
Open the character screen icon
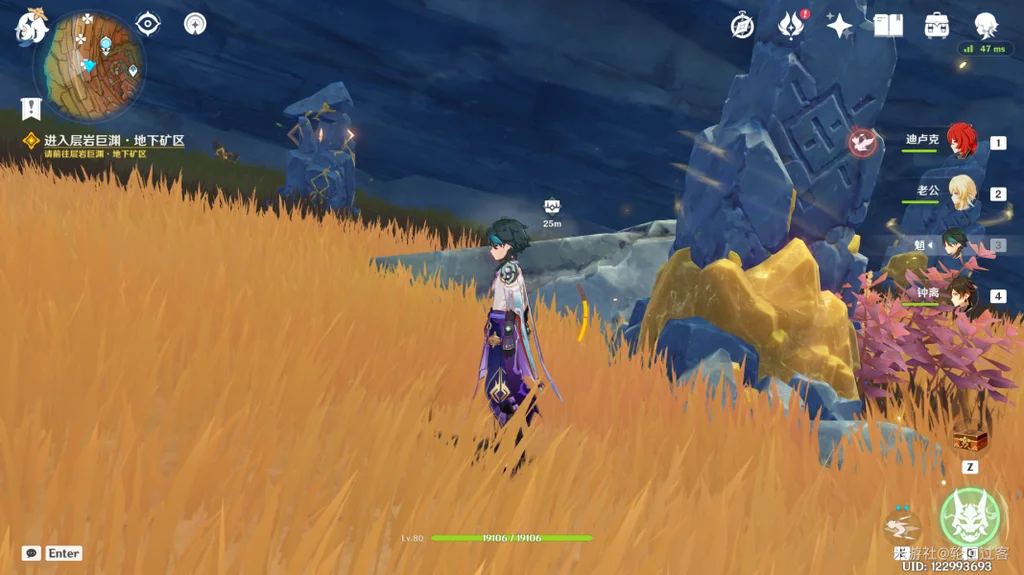986,26
